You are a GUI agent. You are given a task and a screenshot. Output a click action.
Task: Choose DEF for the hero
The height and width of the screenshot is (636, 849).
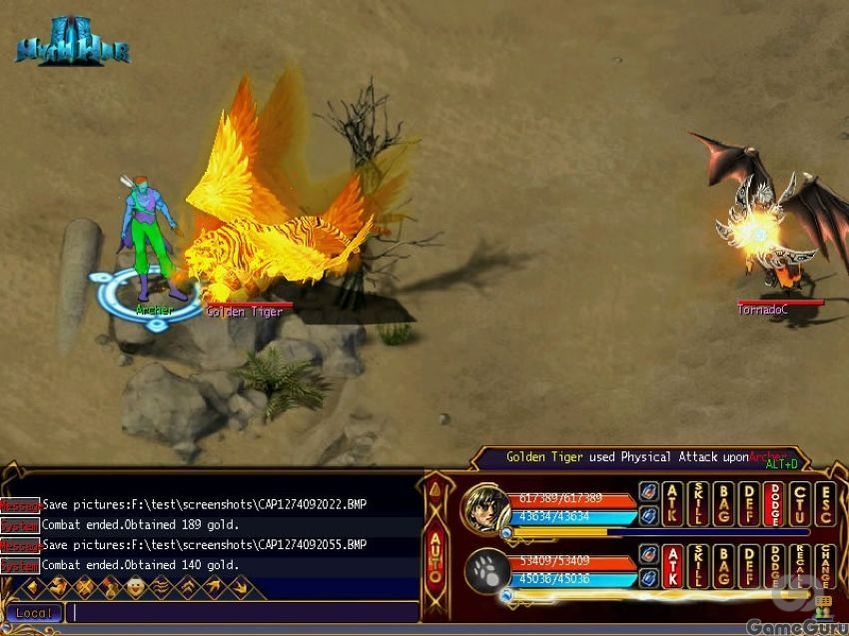(749, 504)
